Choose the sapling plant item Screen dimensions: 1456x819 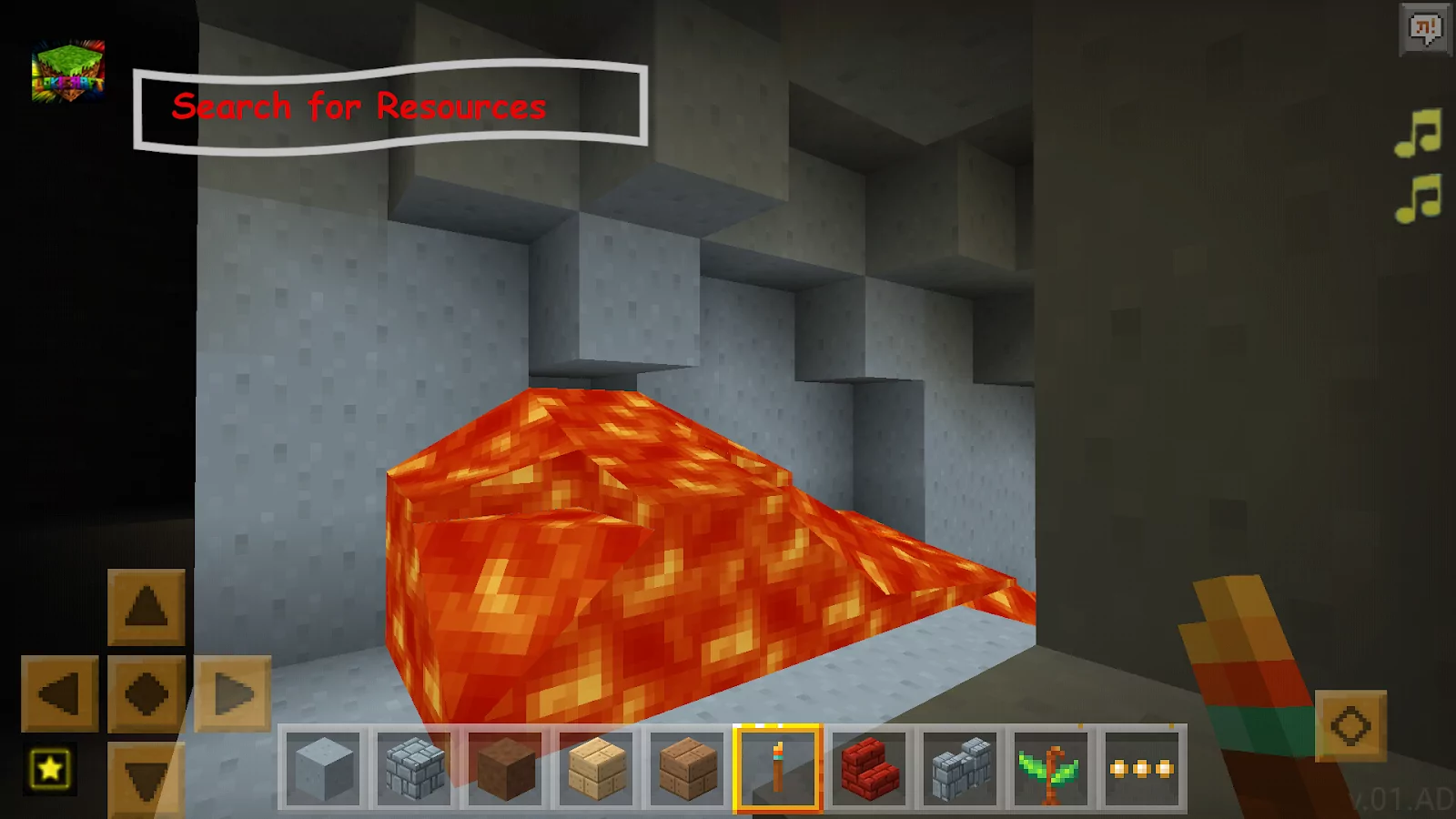coord(1048,769)
